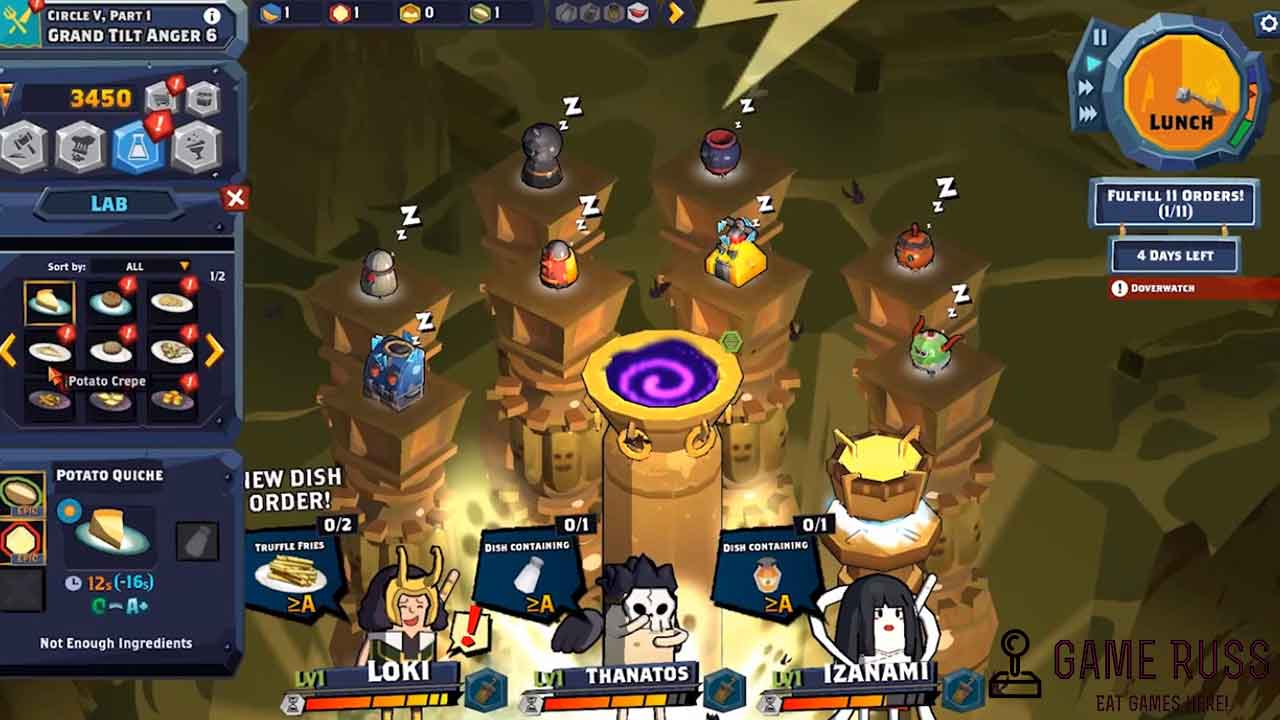Click the empty salt seasoning slot
The image size is (1280, 720).
(x=197, y=541)
